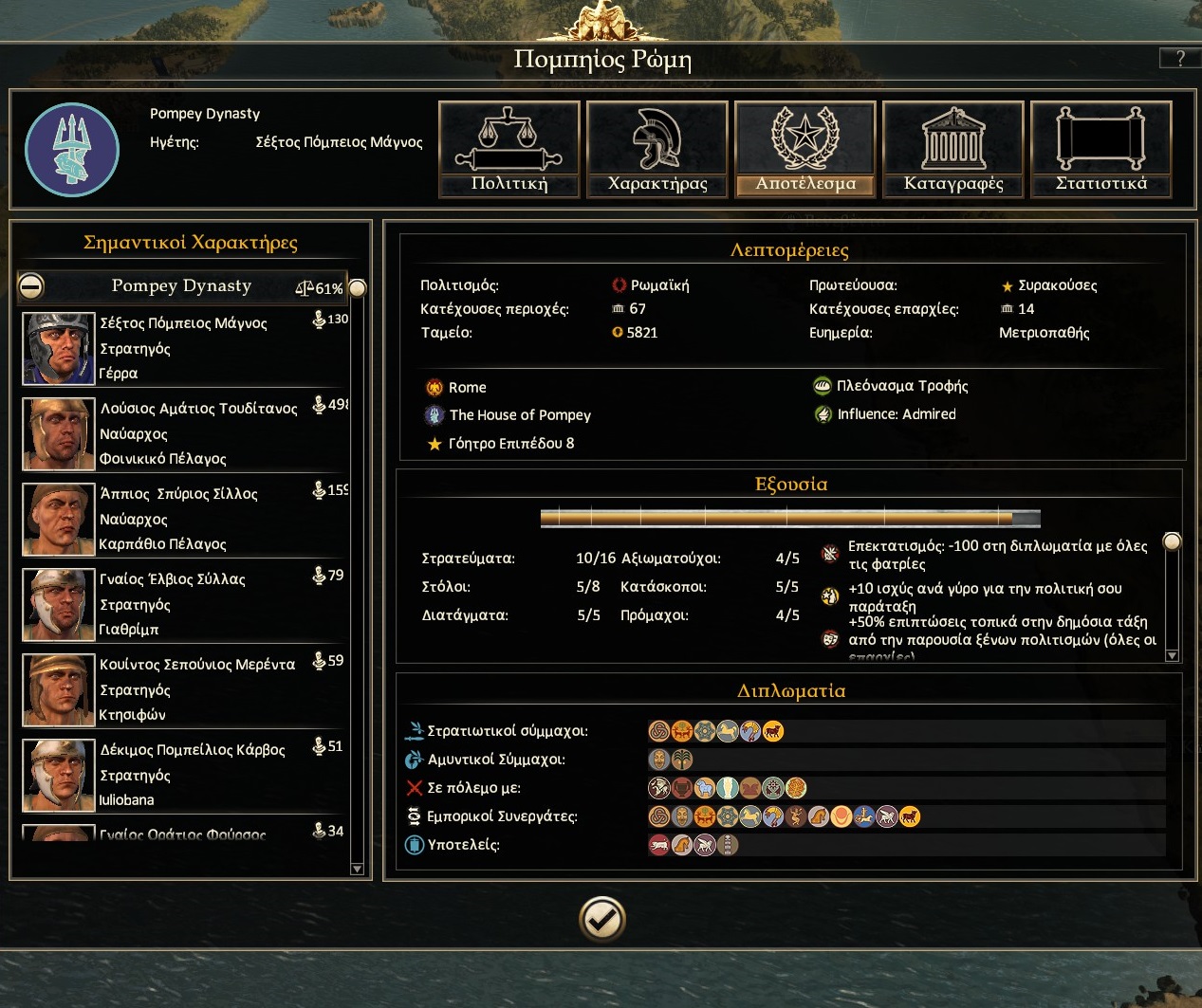Switch to the Χαρακτήρας tab
This screenshot has height=1008, width=1202.
[657, 150]
